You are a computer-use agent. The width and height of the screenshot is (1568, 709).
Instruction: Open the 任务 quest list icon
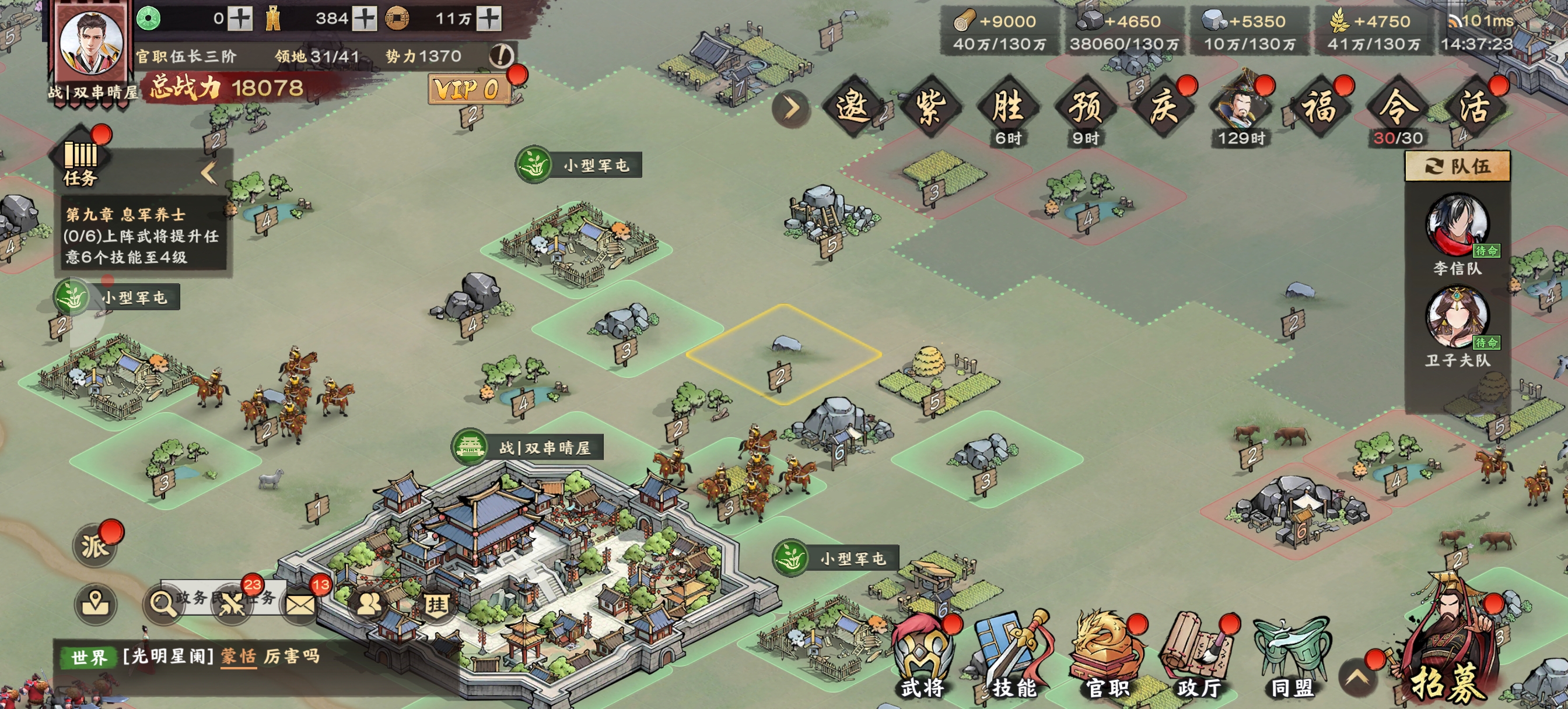point(81,159)
